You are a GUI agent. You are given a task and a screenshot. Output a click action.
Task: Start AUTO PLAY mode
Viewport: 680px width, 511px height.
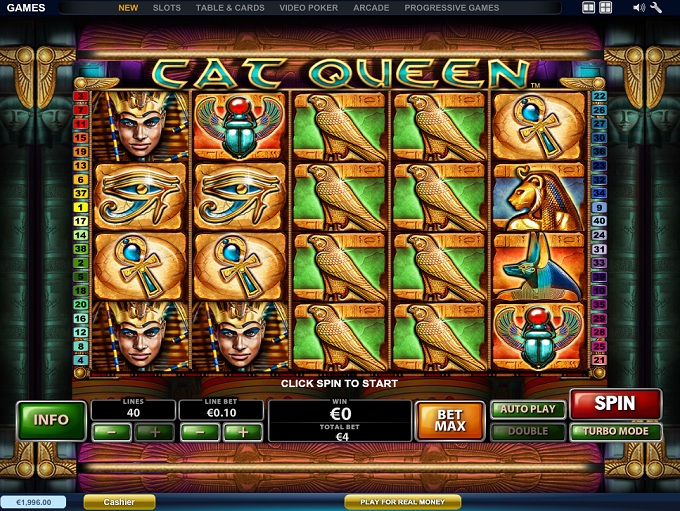point(528,409)
